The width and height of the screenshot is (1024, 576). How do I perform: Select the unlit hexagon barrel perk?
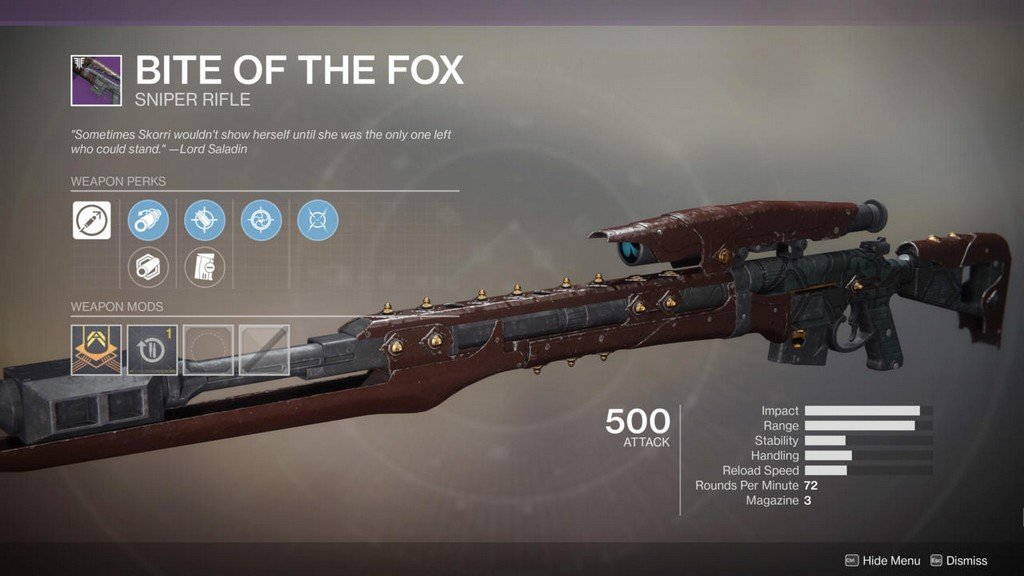click(148, 266)
